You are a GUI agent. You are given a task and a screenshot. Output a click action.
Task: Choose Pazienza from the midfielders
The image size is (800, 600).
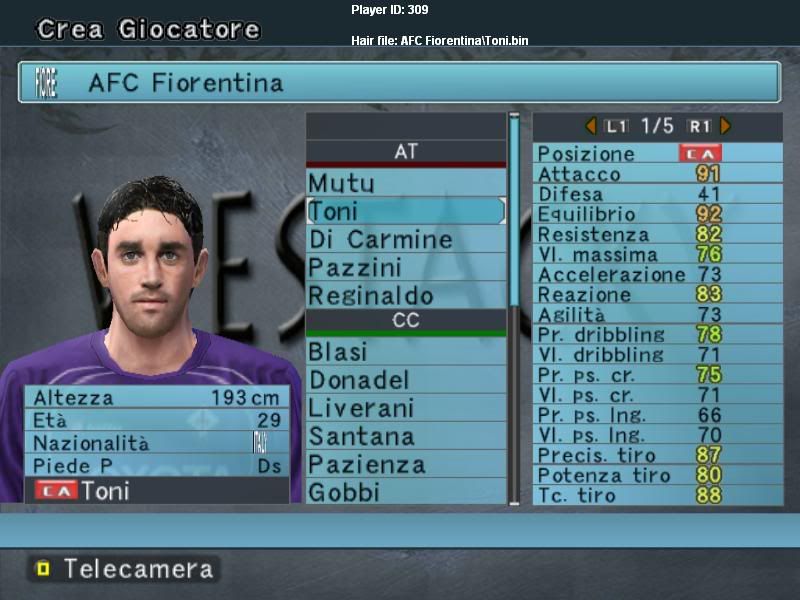(x=405, y=464)
